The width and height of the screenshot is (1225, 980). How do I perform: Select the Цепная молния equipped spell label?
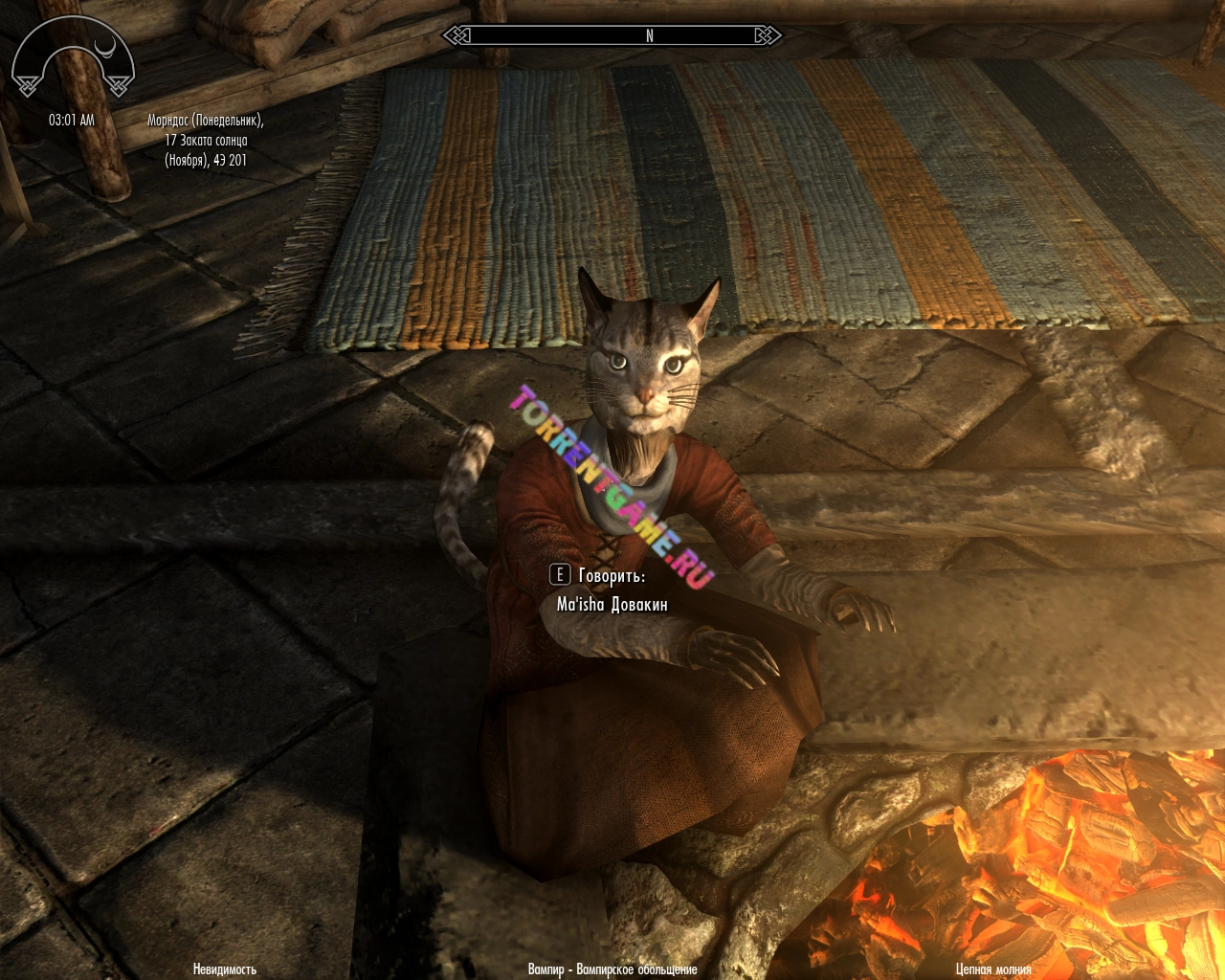993,969
